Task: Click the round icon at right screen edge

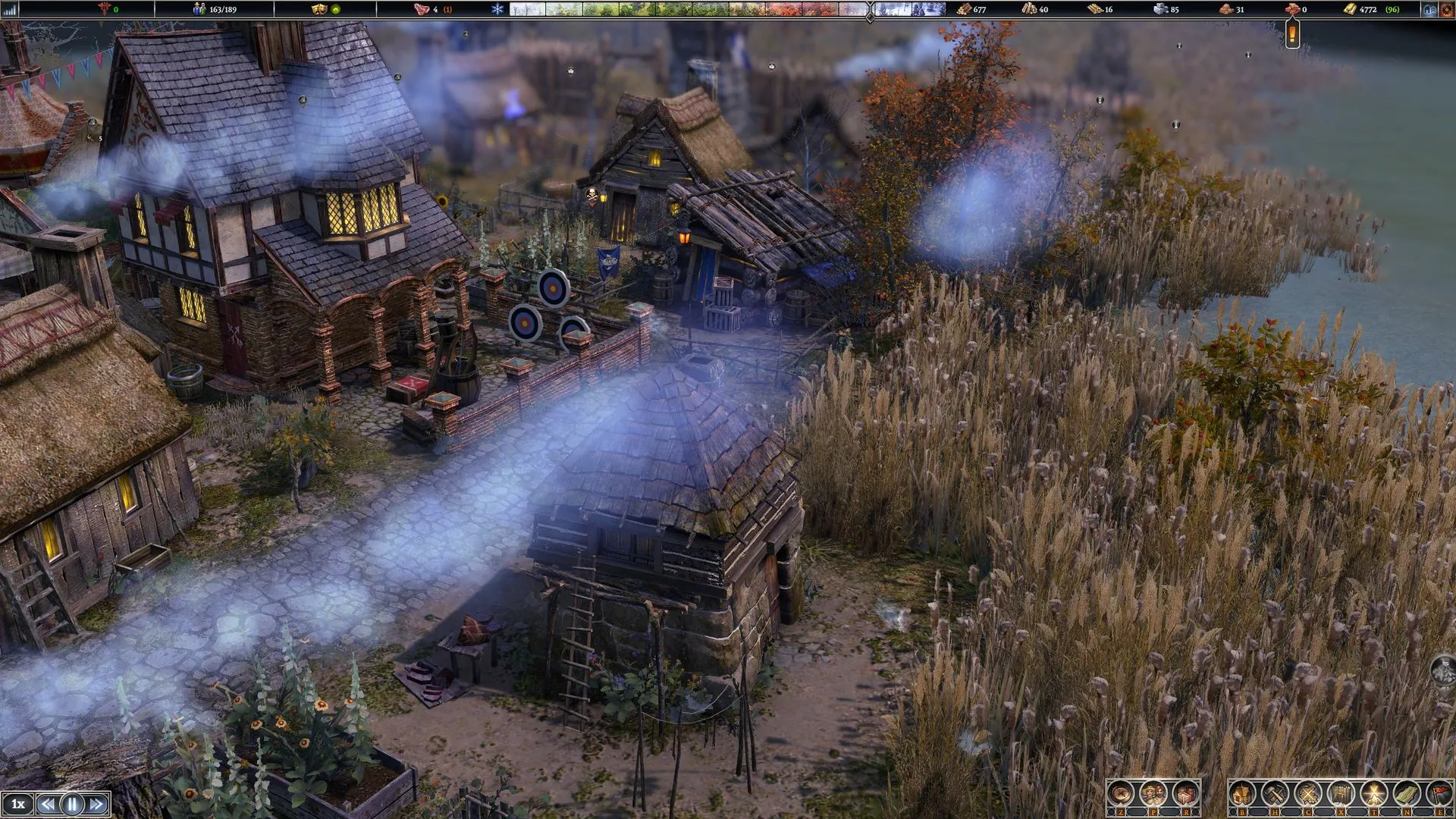Action: [1444, 671]
